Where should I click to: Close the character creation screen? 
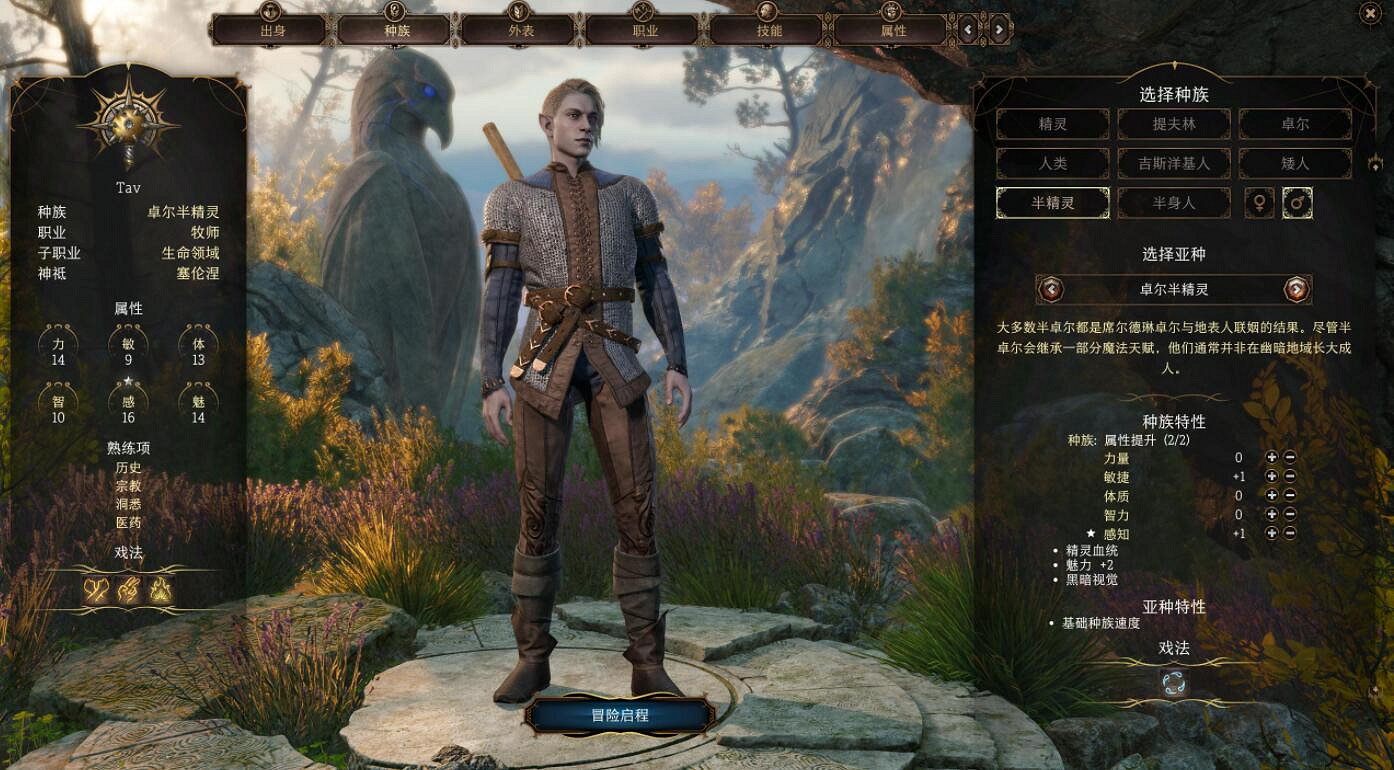pos(1369,13)
